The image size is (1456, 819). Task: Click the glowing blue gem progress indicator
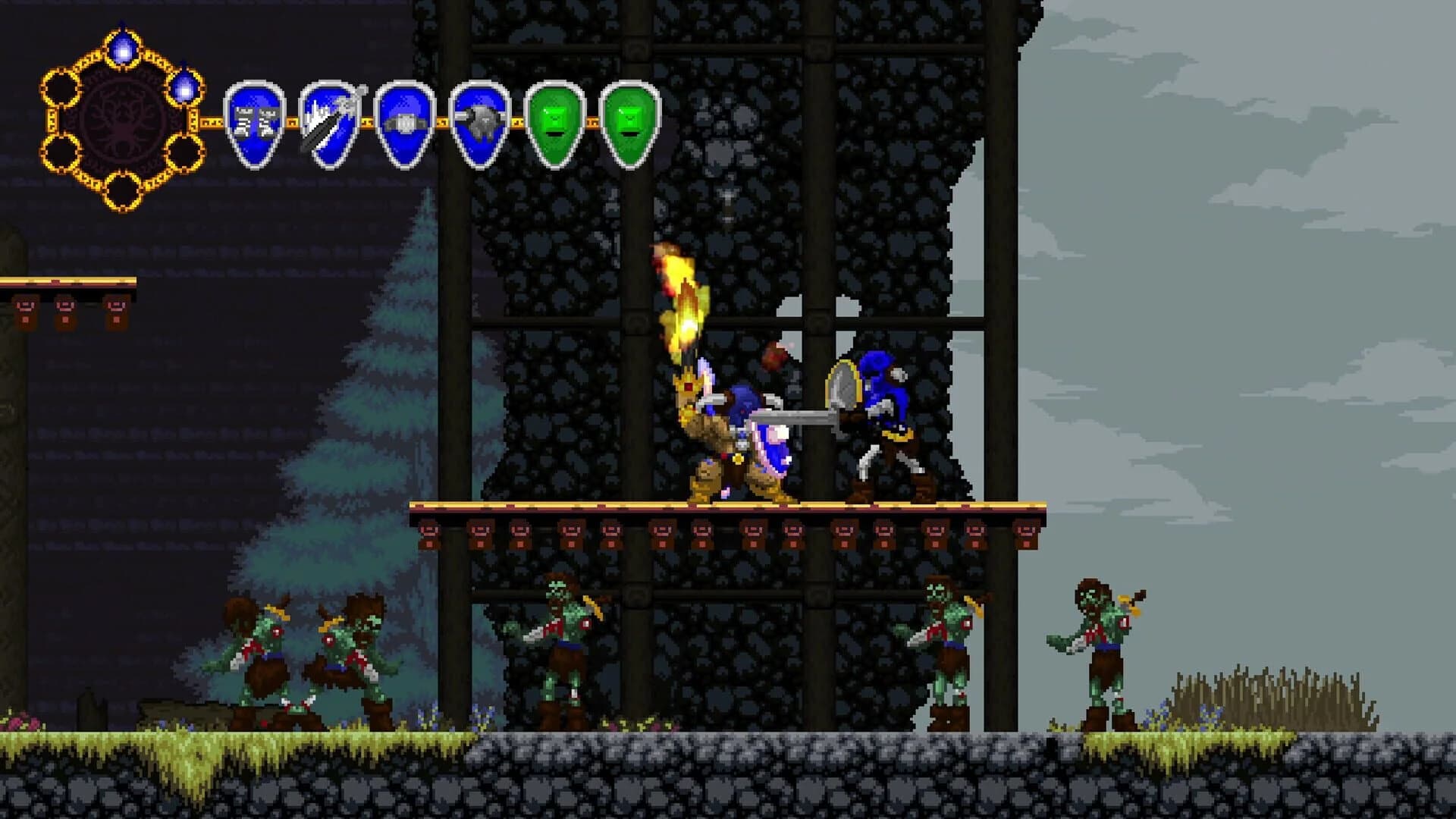pyautogui.click(x=122, y=47)
